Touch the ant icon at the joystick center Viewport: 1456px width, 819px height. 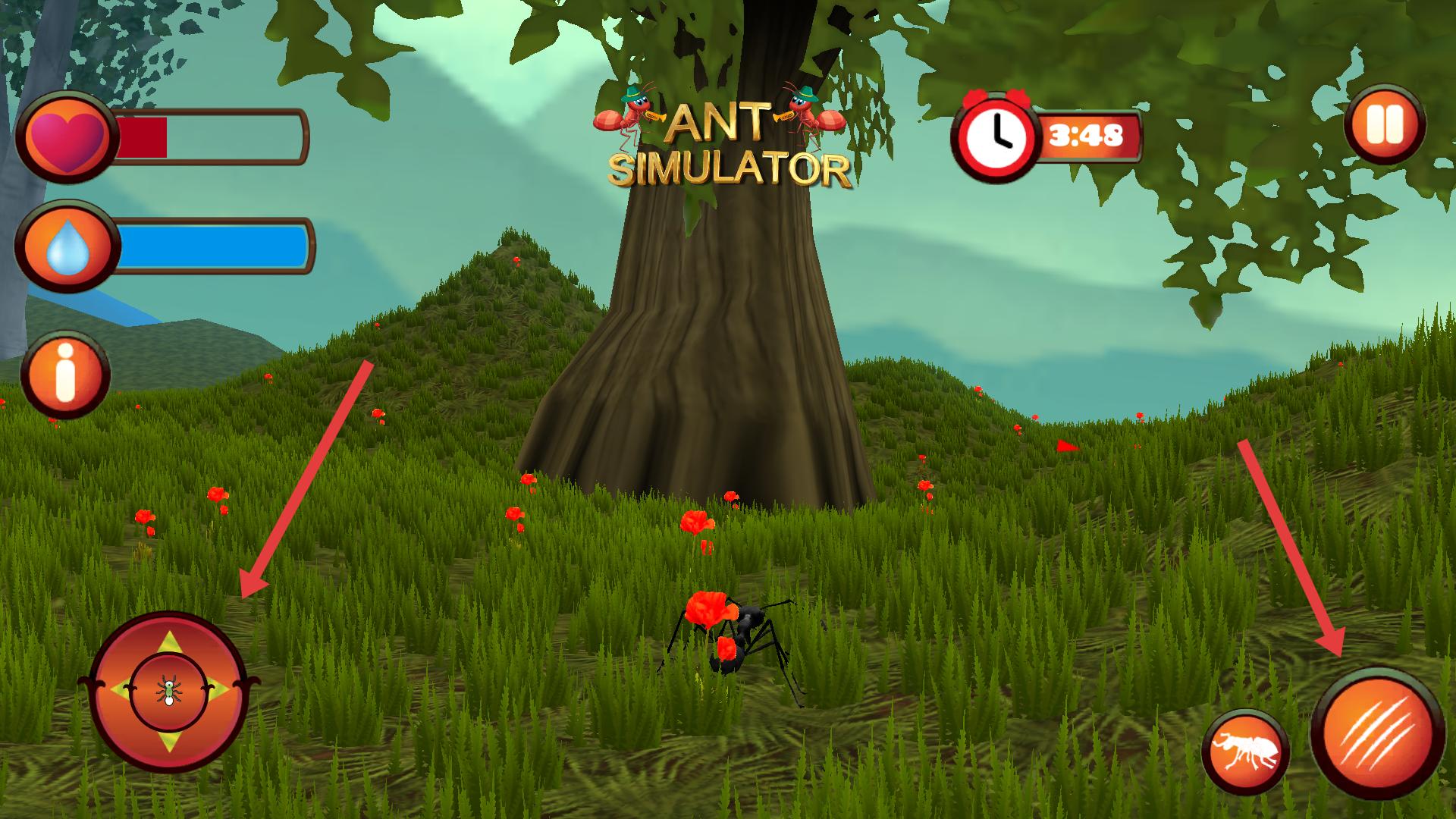(x=168, y=691)
